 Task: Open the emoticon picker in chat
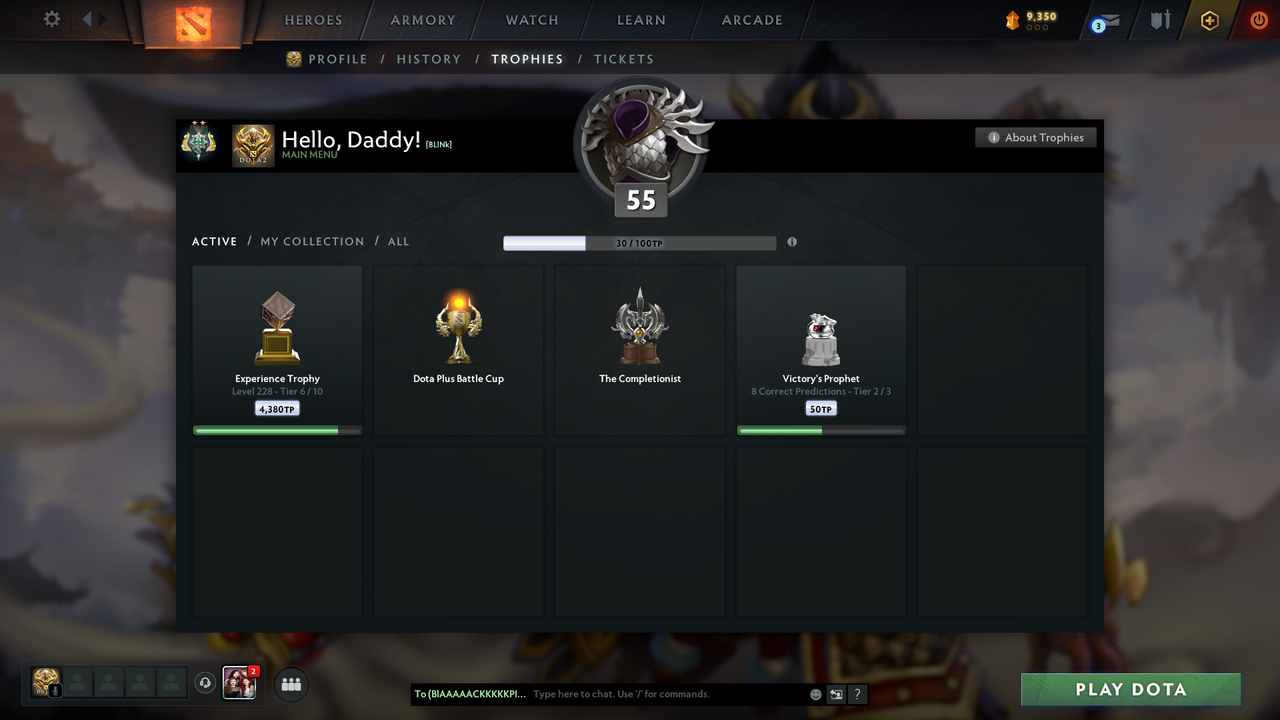pyautogui.click(x=815, y=694)
